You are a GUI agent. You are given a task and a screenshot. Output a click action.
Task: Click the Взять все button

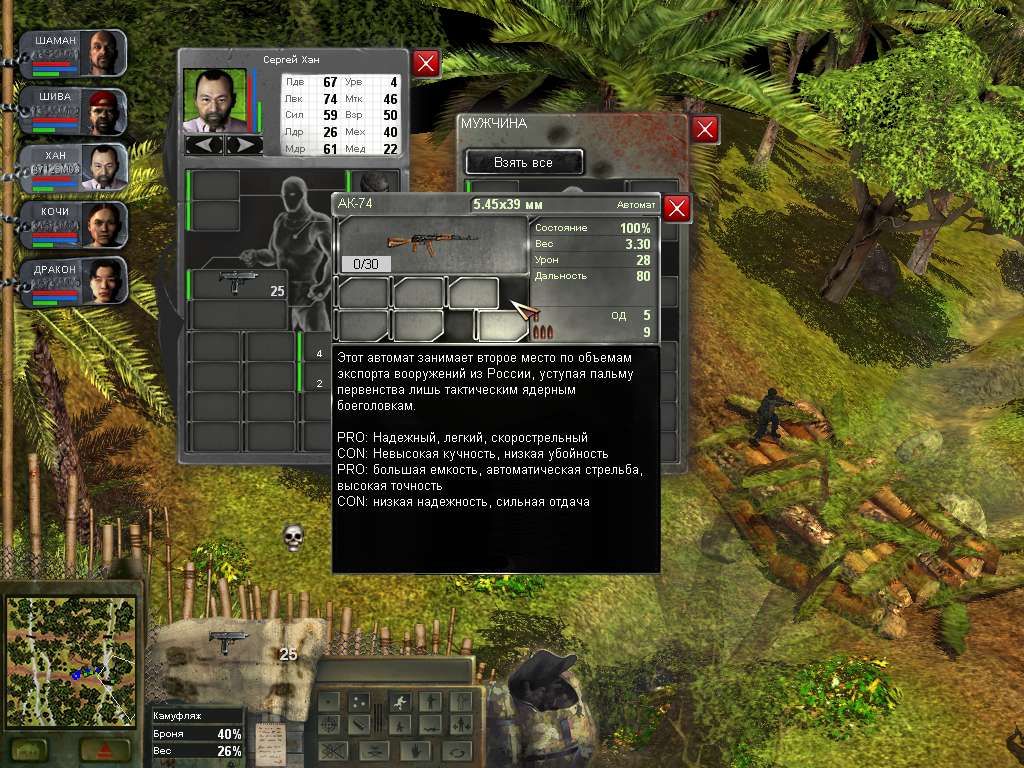click(523, 162)
